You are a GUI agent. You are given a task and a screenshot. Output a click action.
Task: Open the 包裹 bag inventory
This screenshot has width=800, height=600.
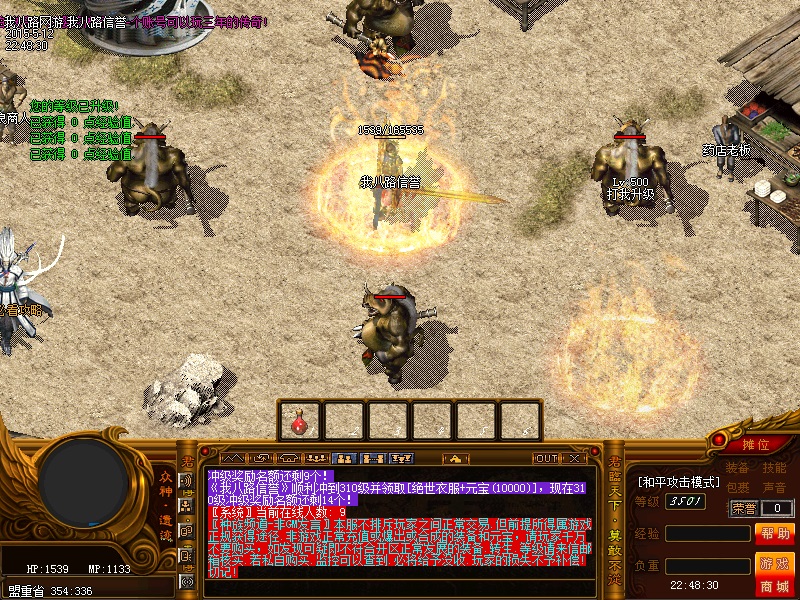click(737, 488)
